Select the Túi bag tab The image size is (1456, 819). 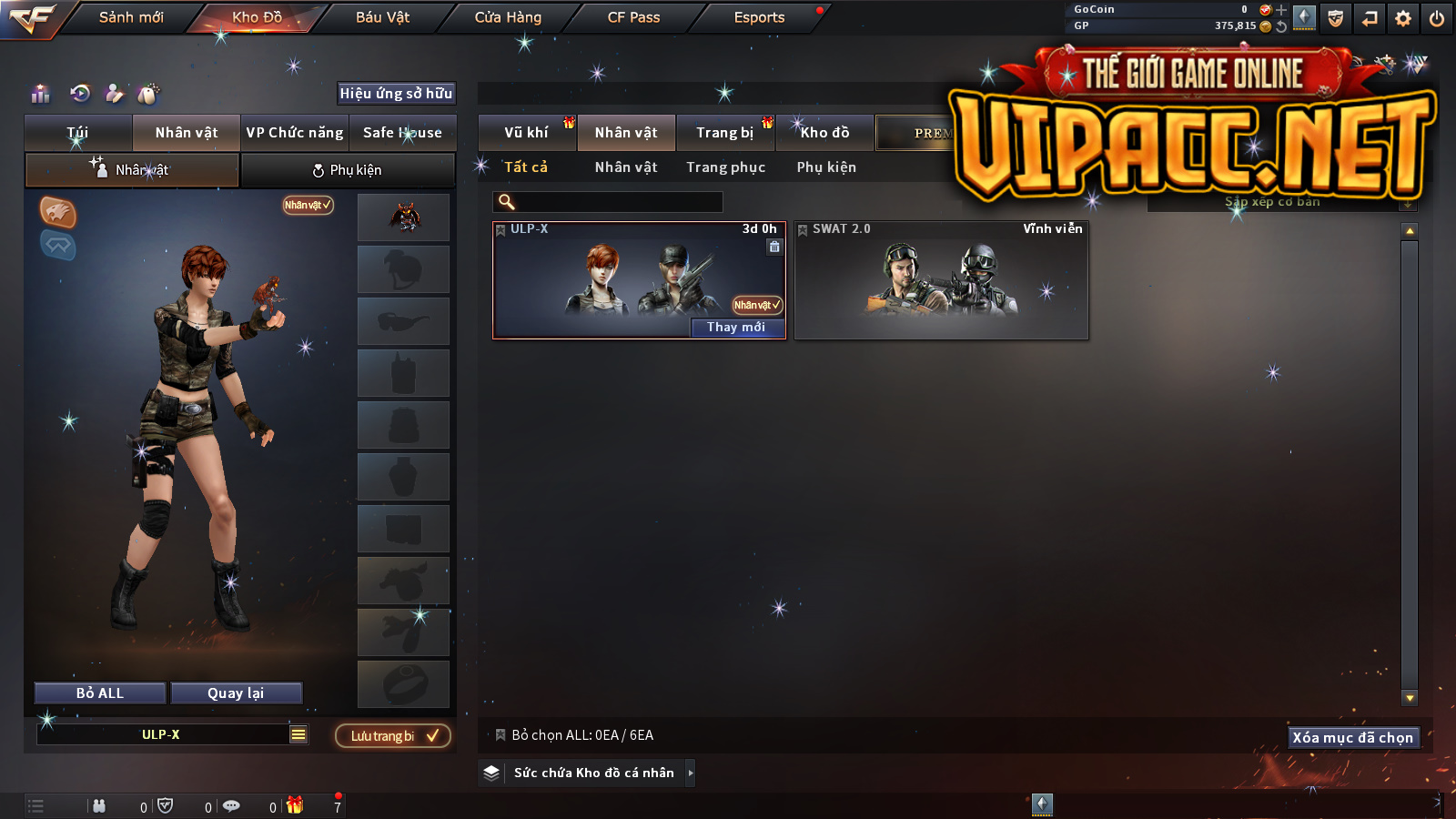click(x=78, y=133)
